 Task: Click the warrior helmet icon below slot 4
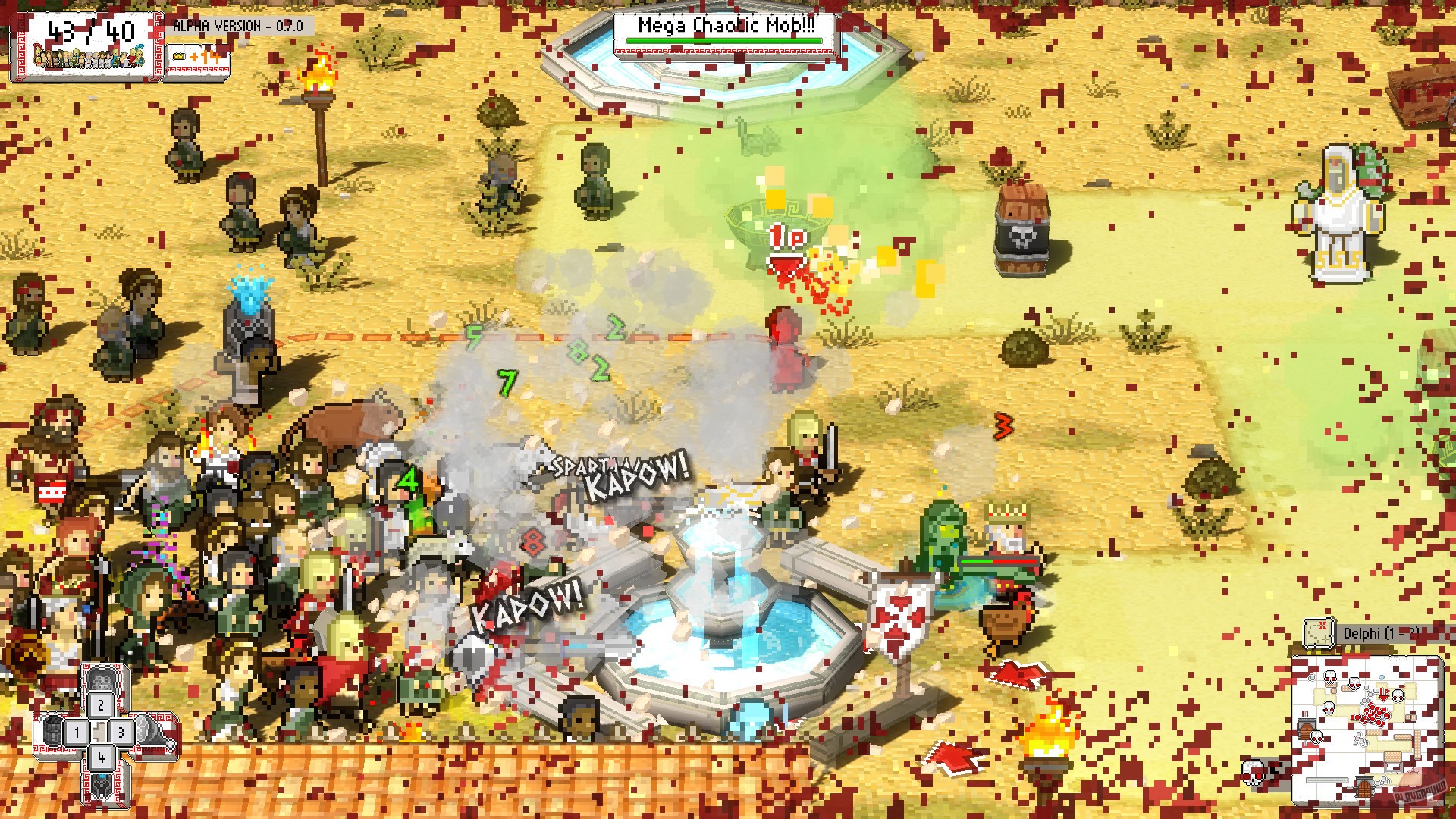click(x=100, y=786)
